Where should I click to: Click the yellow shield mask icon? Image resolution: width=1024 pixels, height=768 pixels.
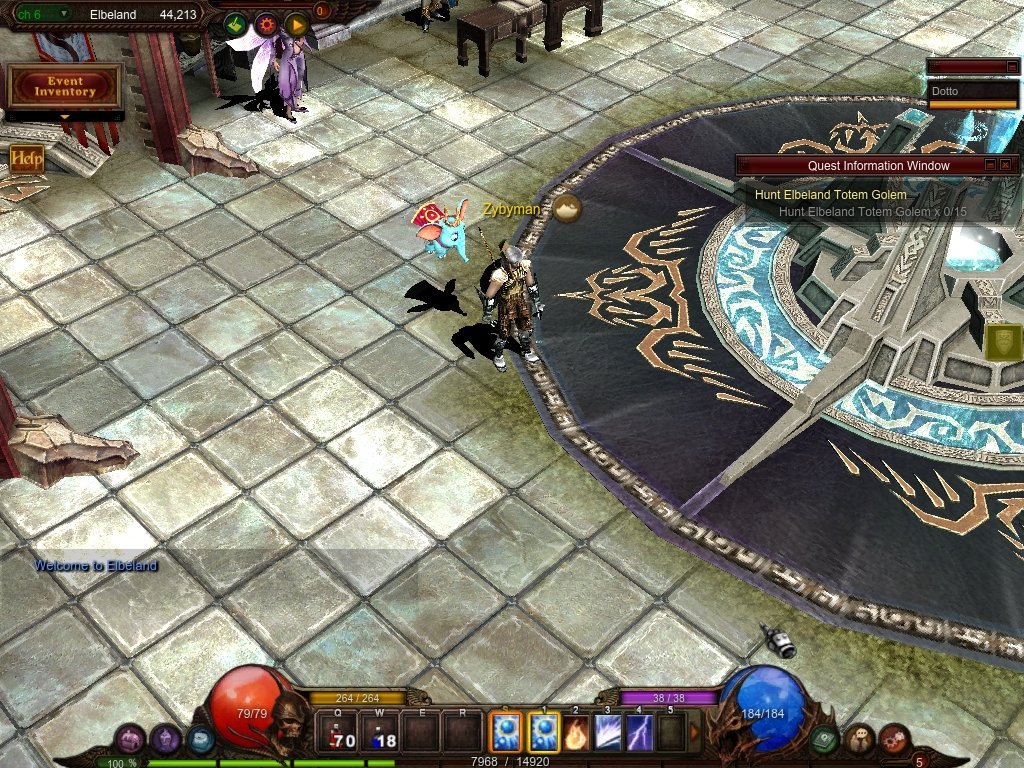point(1003,342)
